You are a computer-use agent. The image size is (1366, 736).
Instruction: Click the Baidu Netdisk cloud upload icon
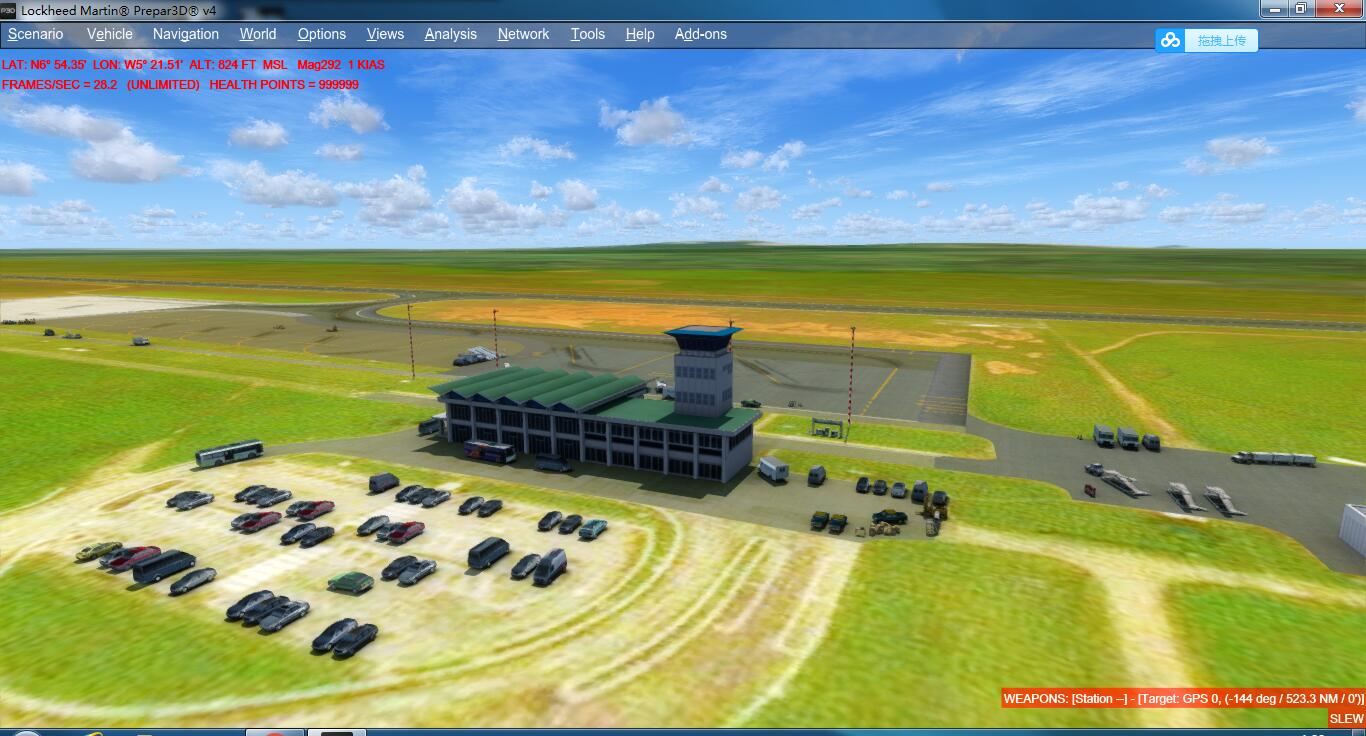pyautogui.click(x=1169, y=40)
